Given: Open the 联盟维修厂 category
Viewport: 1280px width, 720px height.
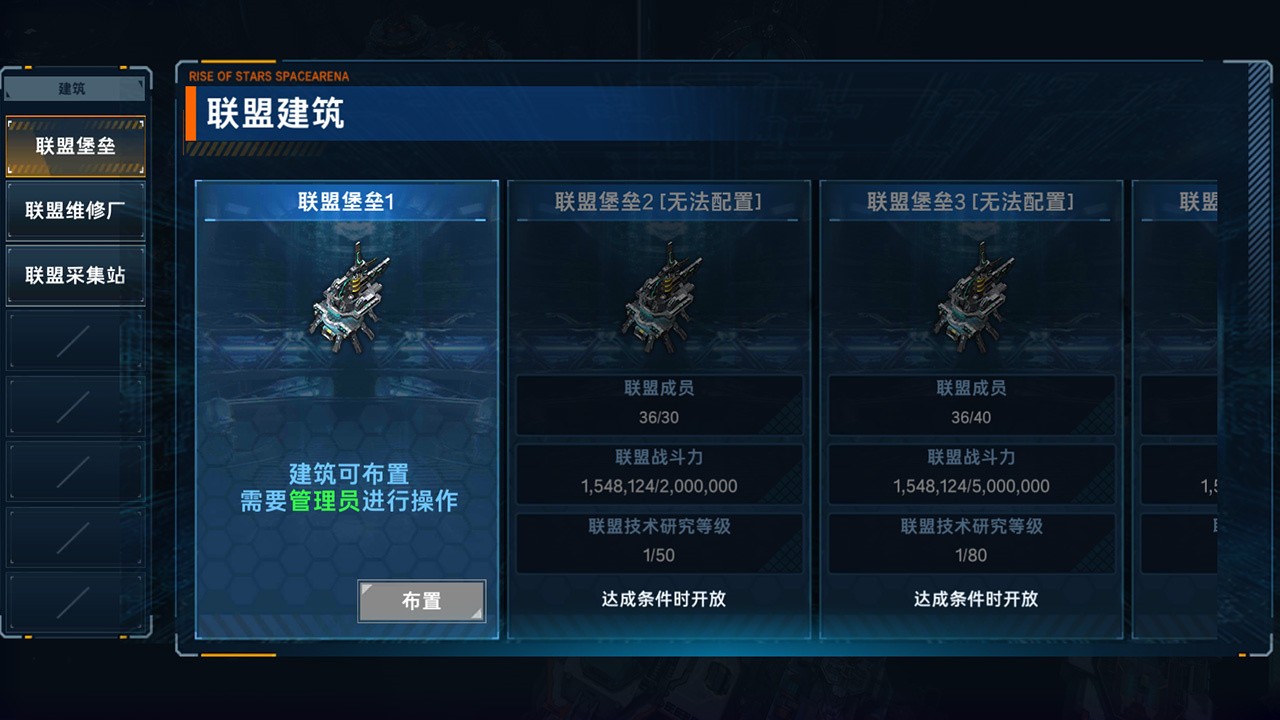Looking at the screenshot, I should coord(76,210).
